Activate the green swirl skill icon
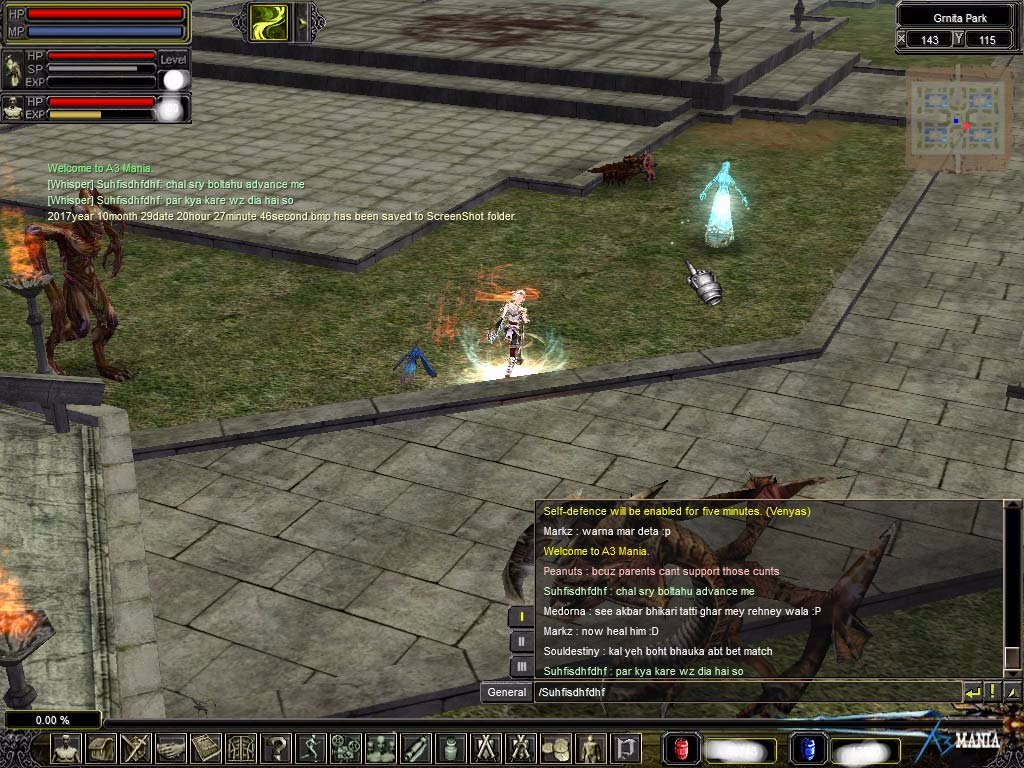 click(x=268, y=22)
